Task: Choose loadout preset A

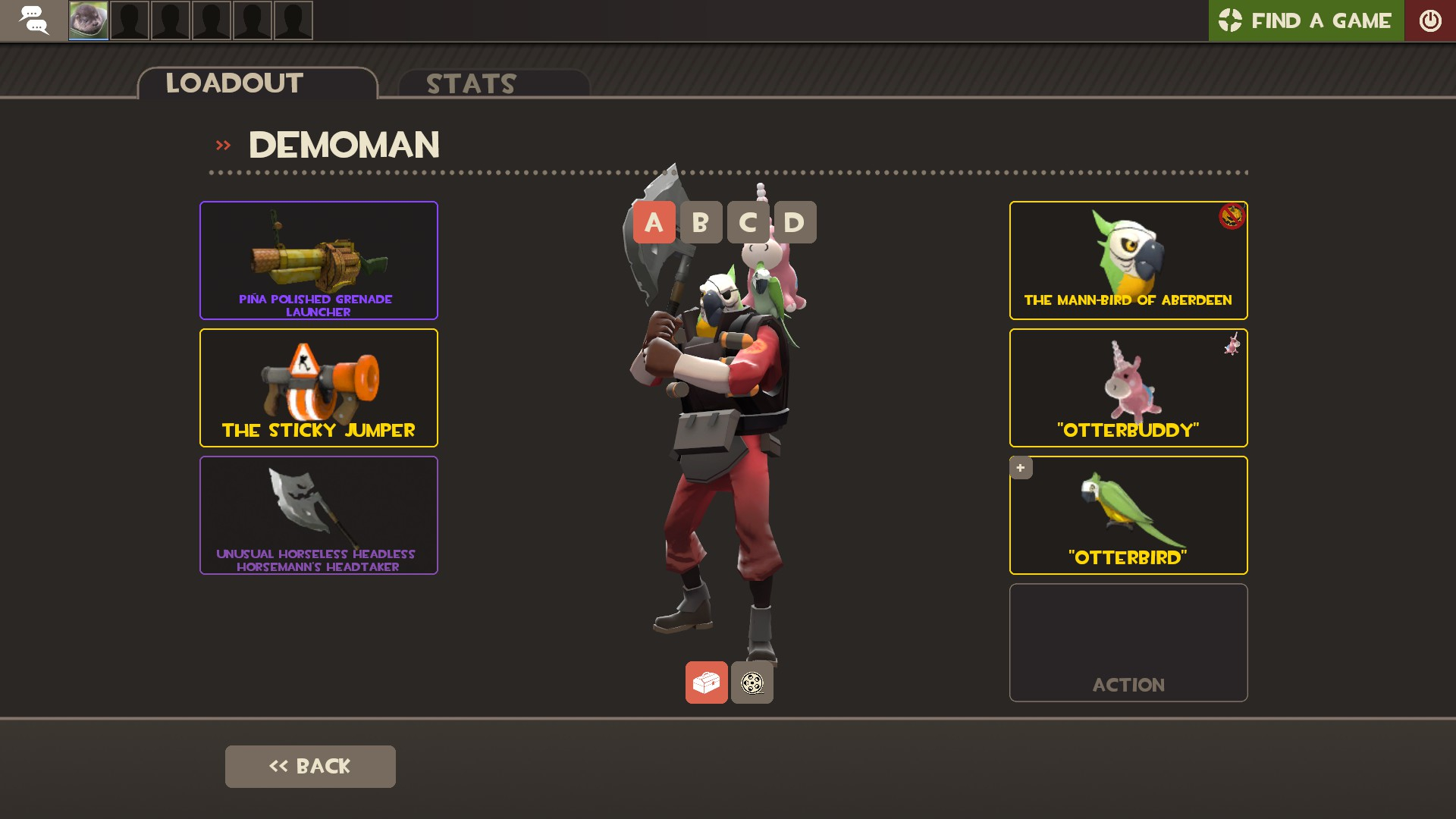Action: pos(654,222)
